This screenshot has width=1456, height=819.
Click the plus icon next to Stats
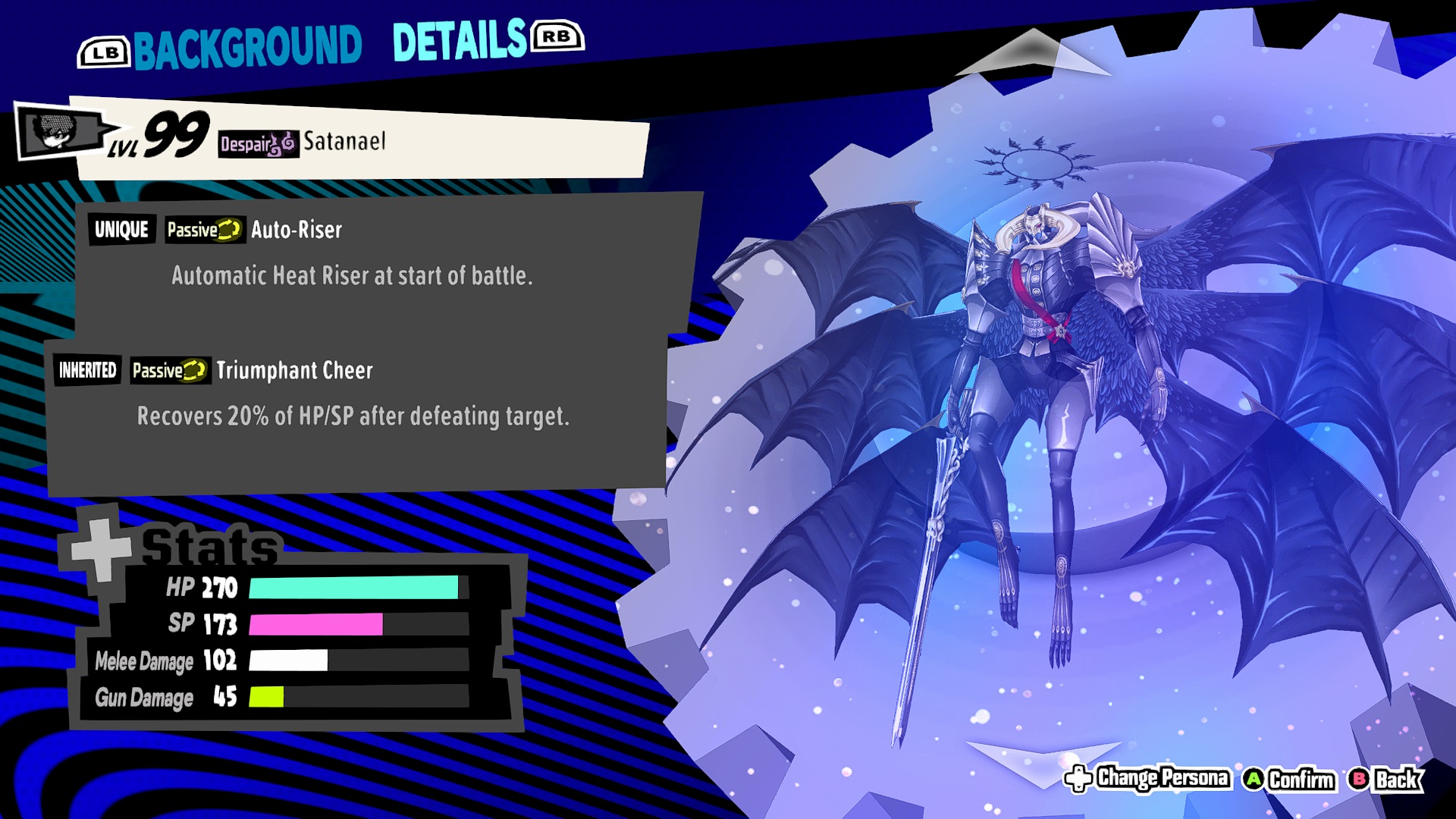(102, 550)
